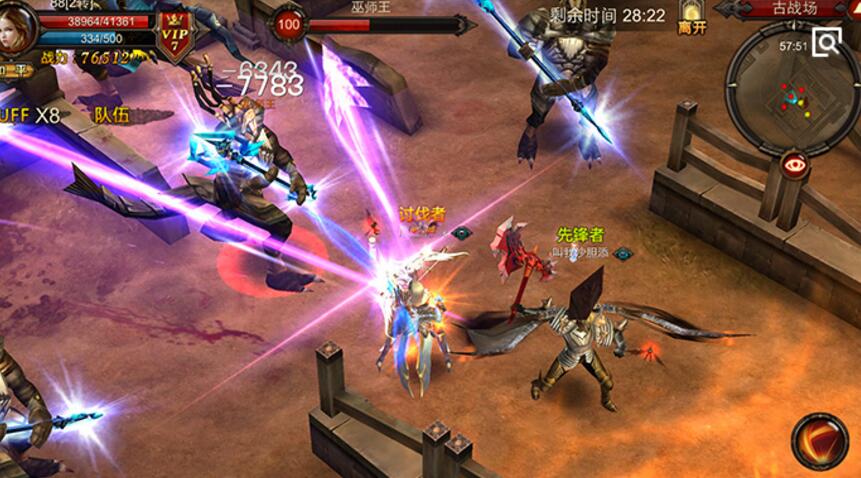Click the magnifier search icon on minimap
Image resolution: width=861 pixels, height=478 pixels.
(827, 41)
